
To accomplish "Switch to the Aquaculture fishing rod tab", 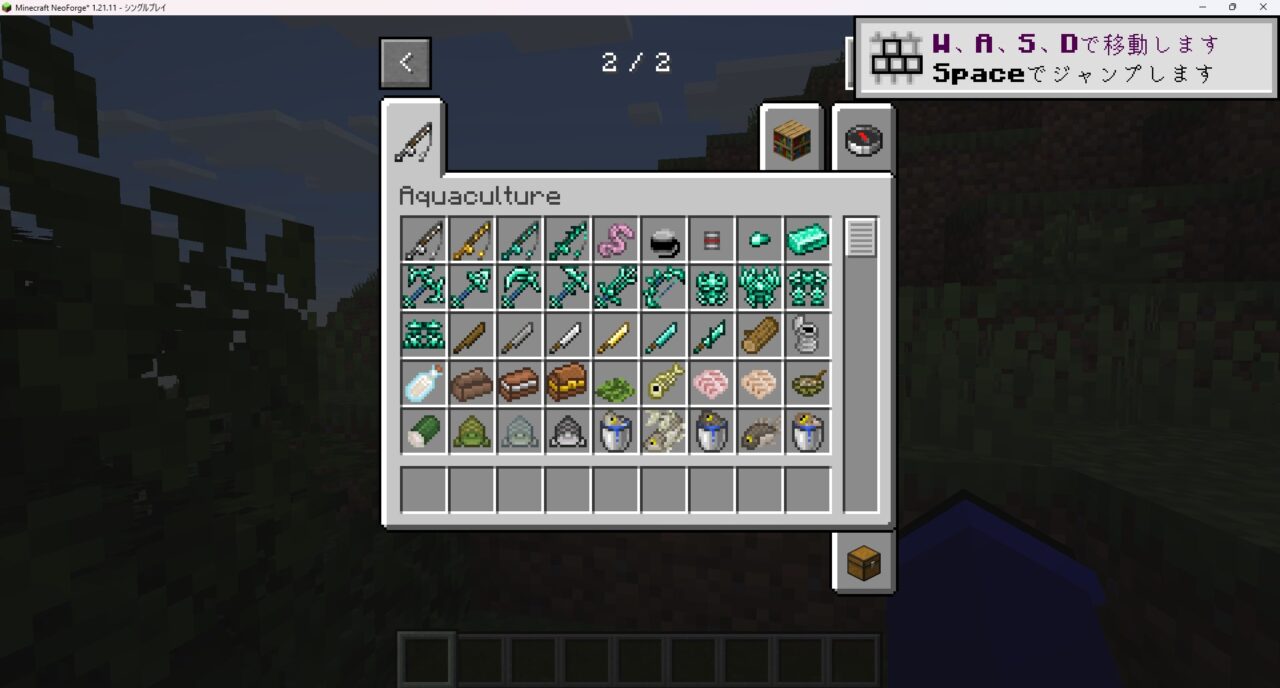I will pyautogui.click(x=413, y=140).
